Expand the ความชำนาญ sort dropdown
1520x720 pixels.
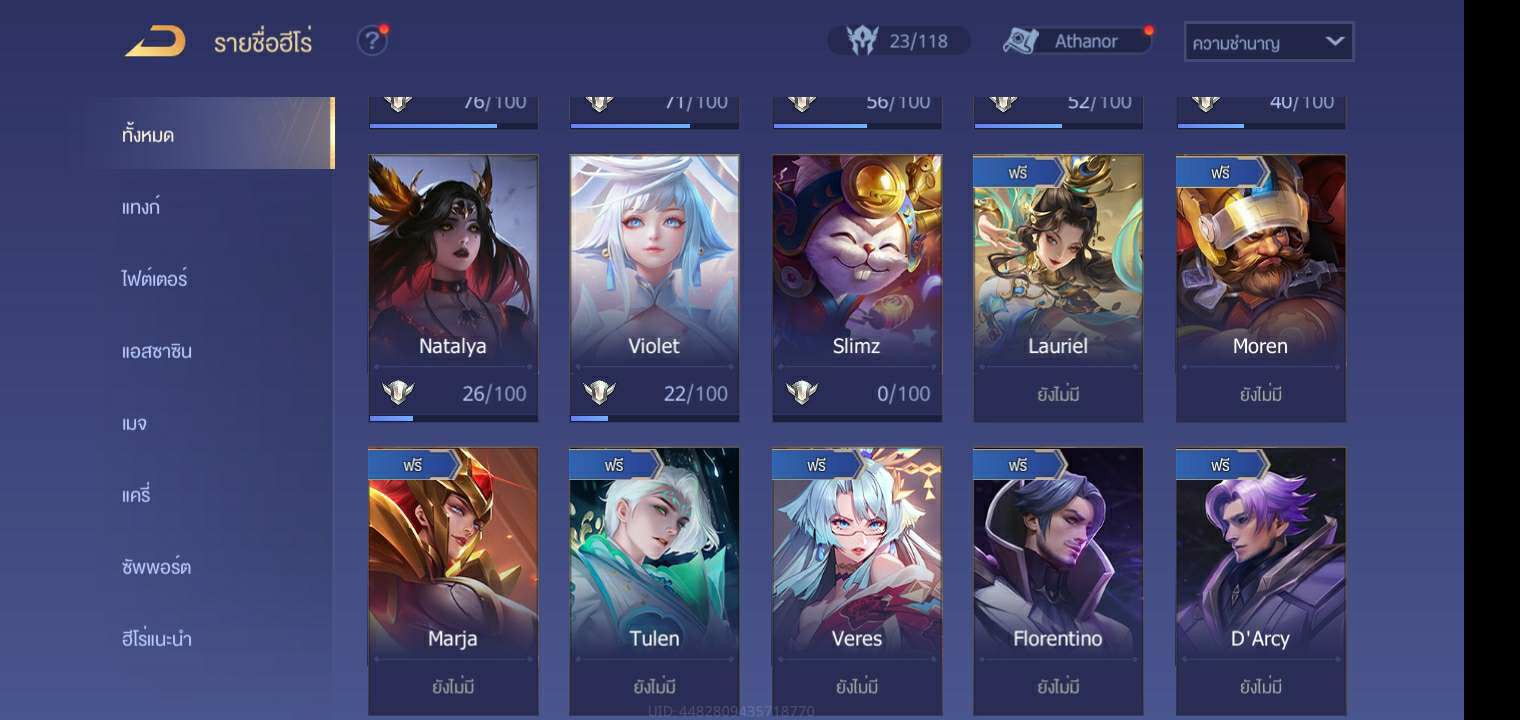[1268, 42]
